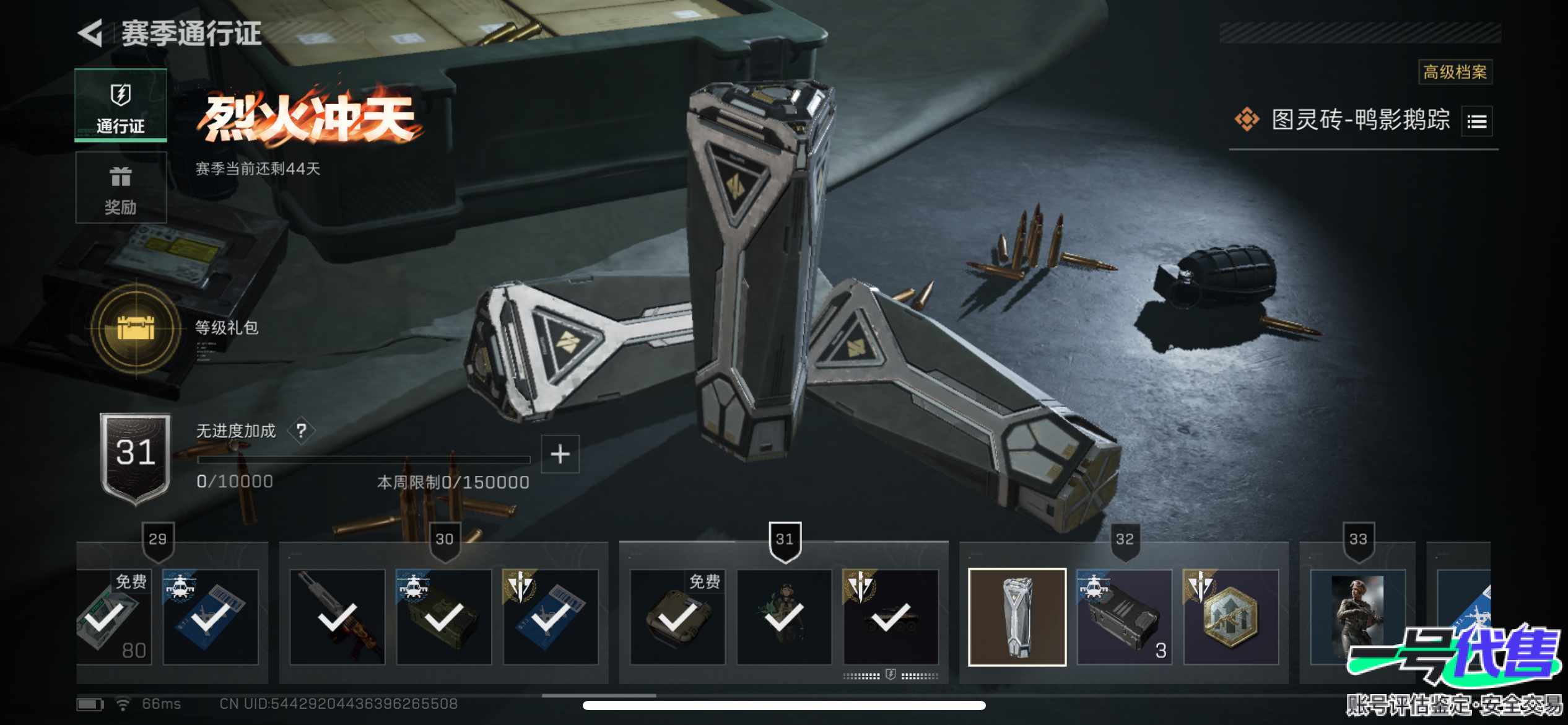Select the highlighted Turing brick reward at level 32
The width and height of the screenshot is (1568, 725).
[1017, 617]
